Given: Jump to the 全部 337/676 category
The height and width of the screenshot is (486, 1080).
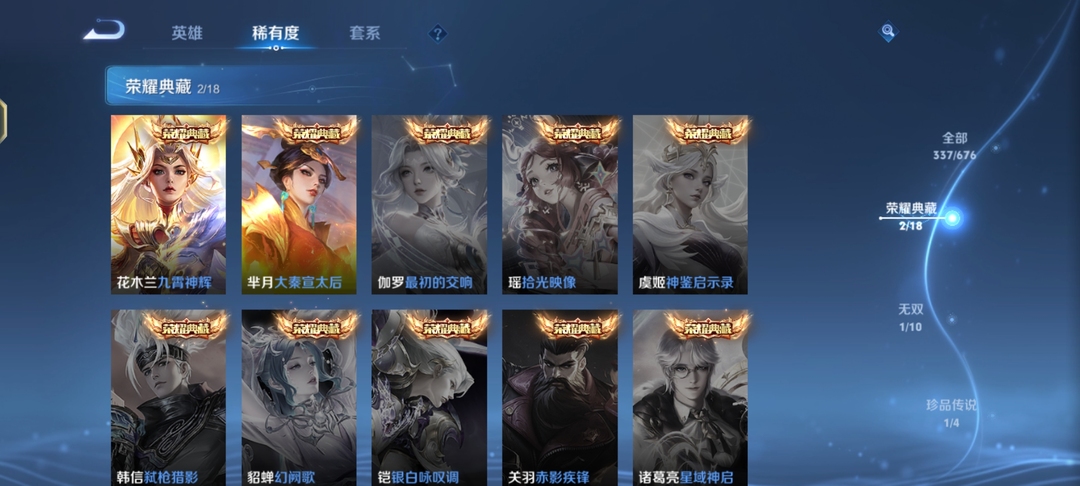Looking at the screenshot, I should 953,146.
